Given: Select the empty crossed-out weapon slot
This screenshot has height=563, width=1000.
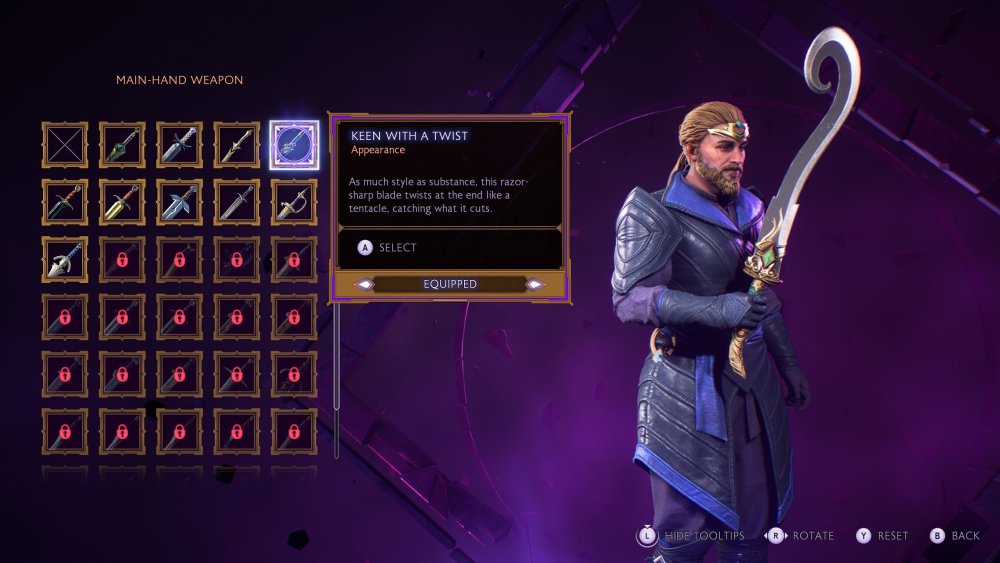Looking at the screenshot, I should pos(65,145).
